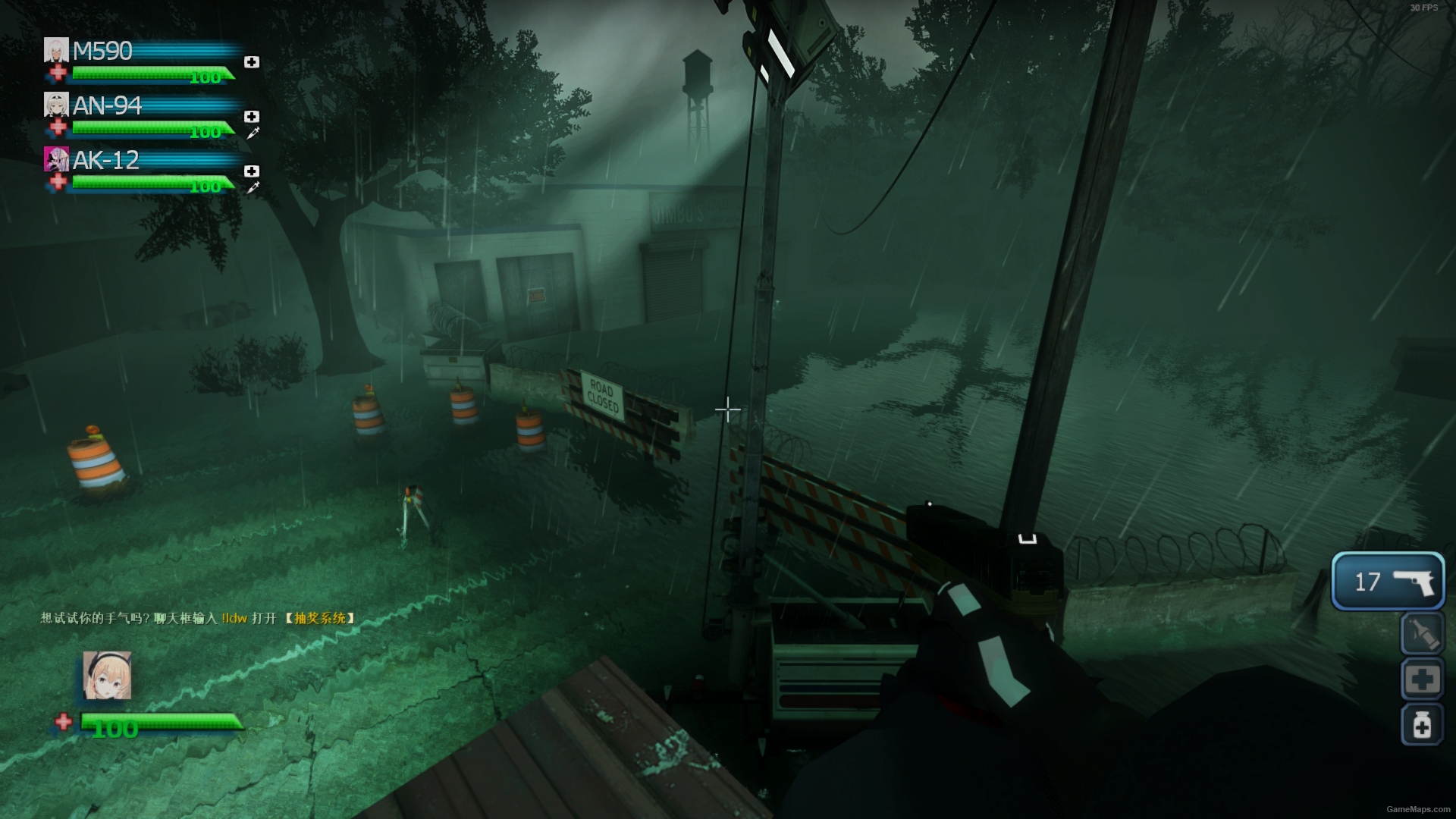Click the medkit icon beside M590's name

point(252,62)
